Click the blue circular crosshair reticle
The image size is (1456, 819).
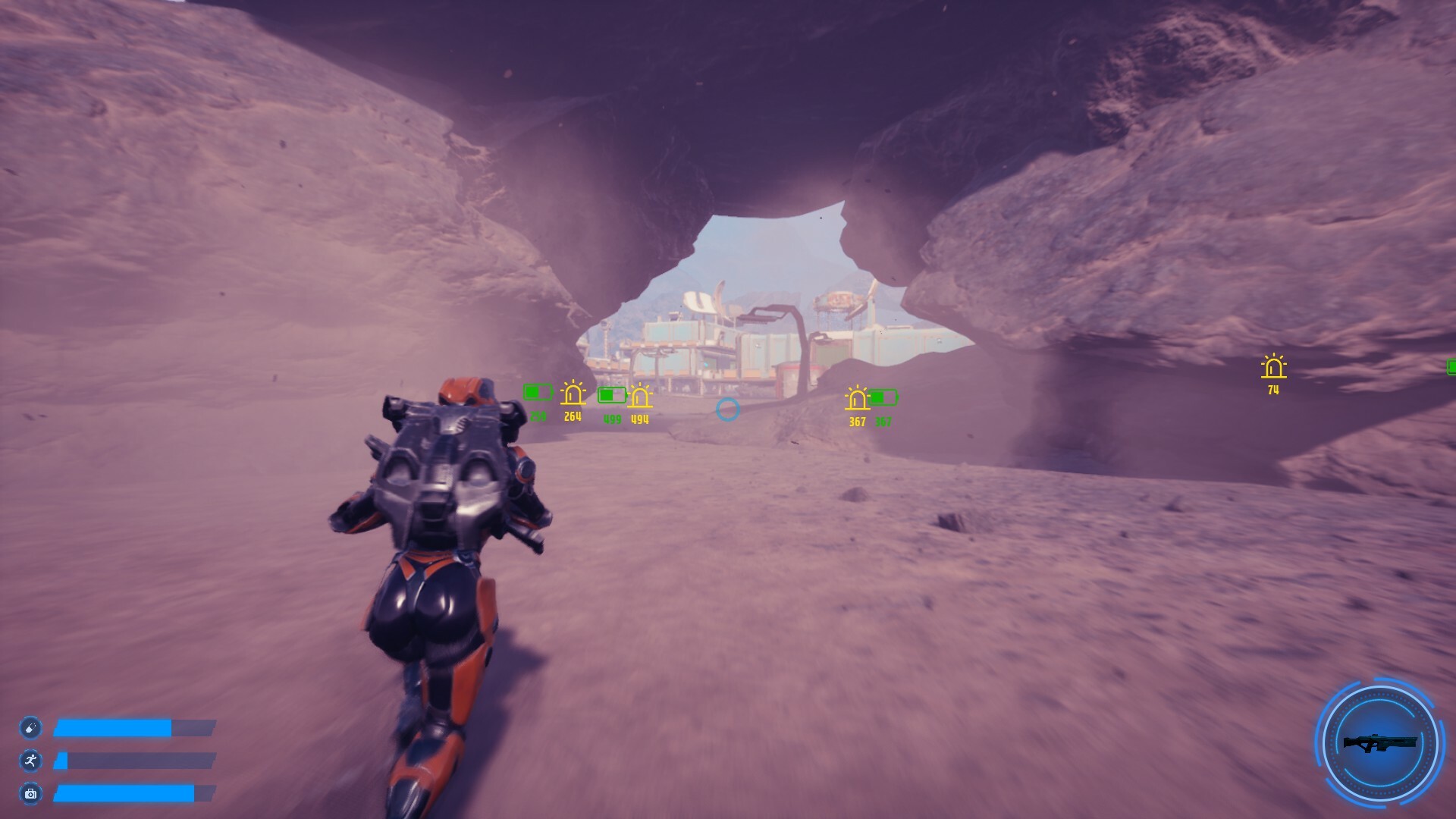tap(729, 409)
